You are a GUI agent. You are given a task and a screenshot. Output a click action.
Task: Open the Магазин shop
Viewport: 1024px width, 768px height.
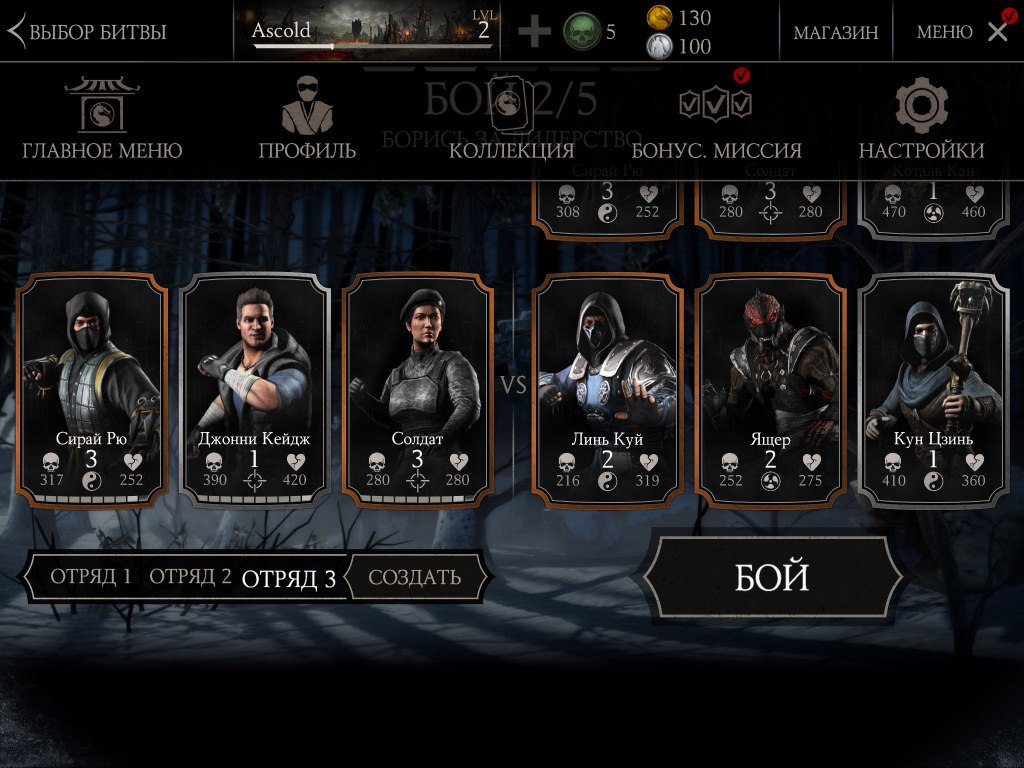tap(836, 32)
